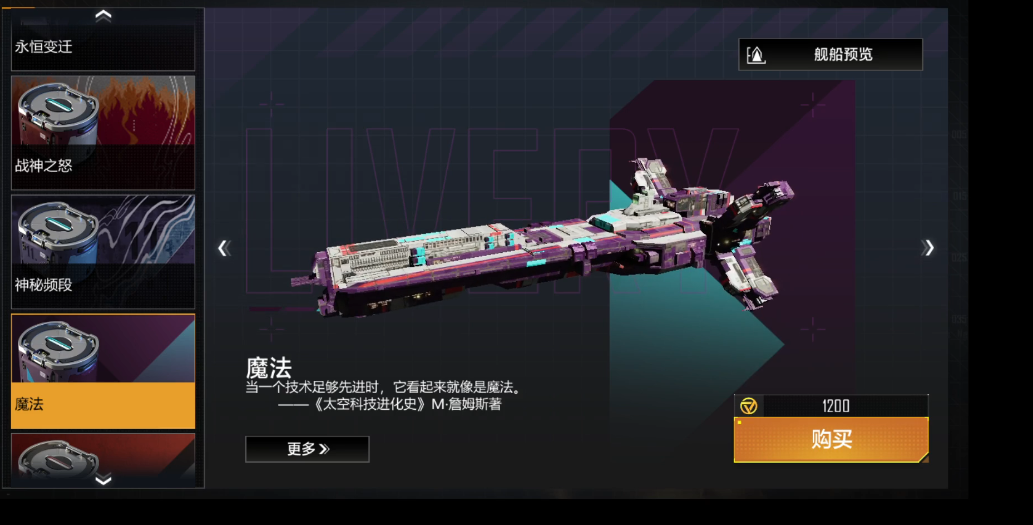
Task: Open the 舰船预览 ship preview
Action: click(830, 55)
